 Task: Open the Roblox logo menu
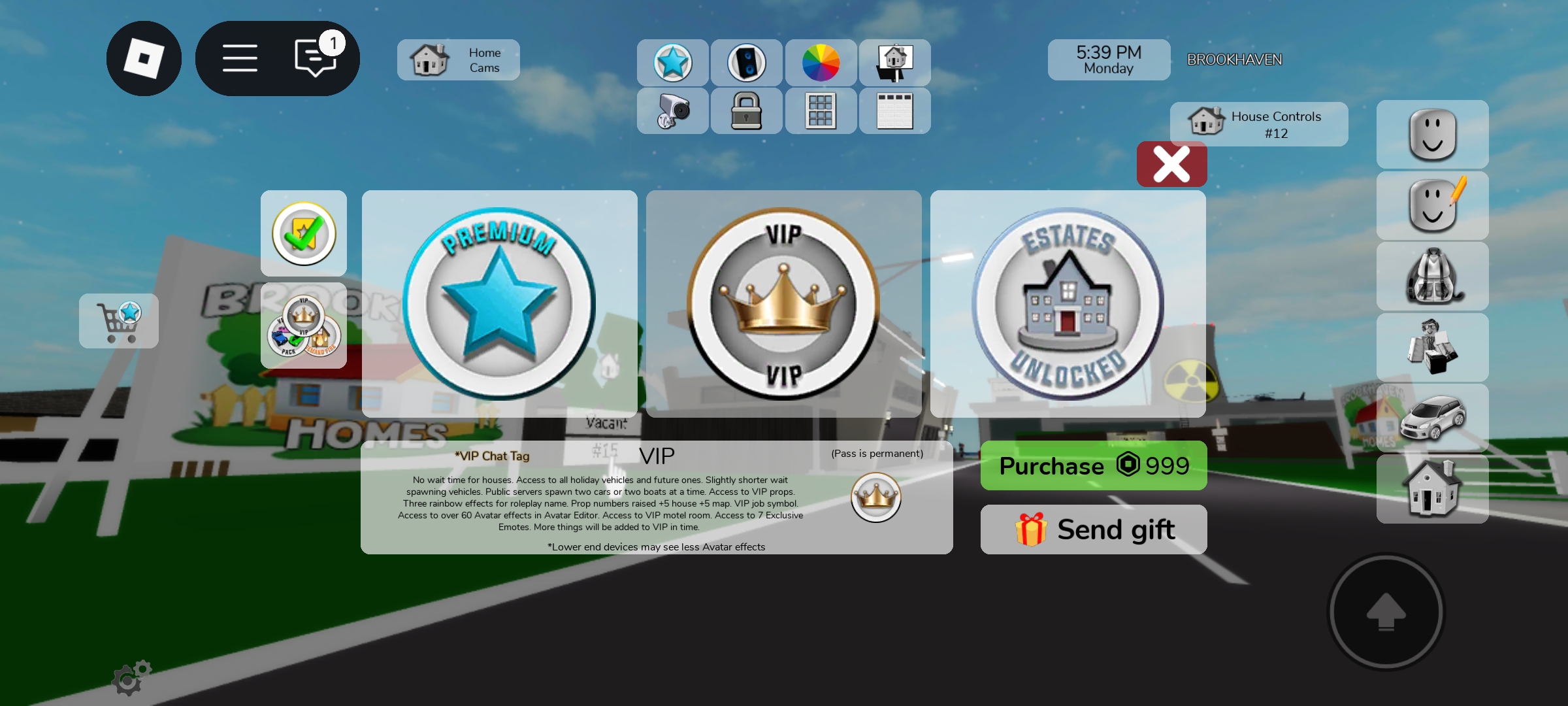click(x=144, y=59)
